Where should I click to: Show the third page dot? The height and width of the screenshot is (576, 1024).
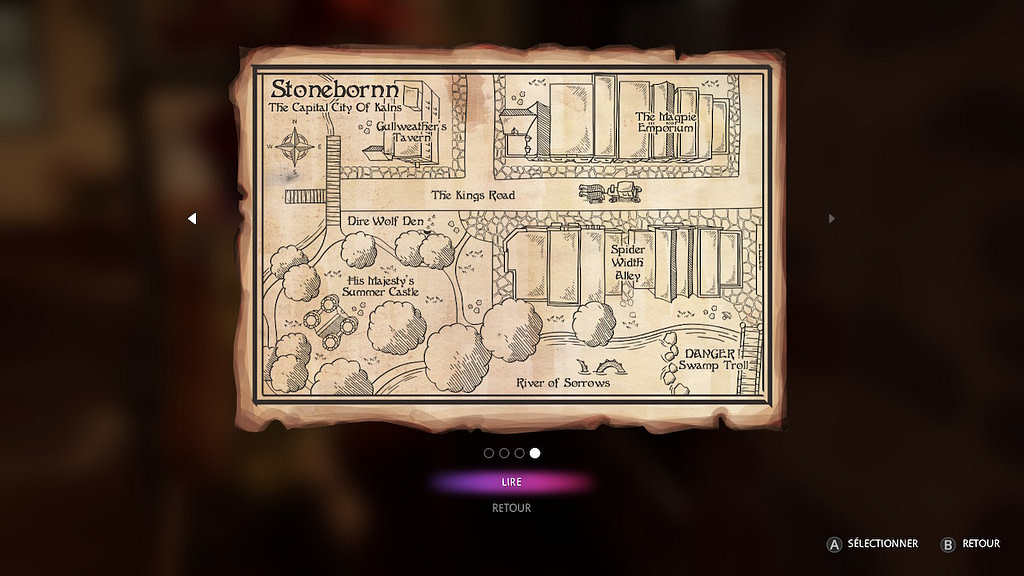(x=519, y=453)
